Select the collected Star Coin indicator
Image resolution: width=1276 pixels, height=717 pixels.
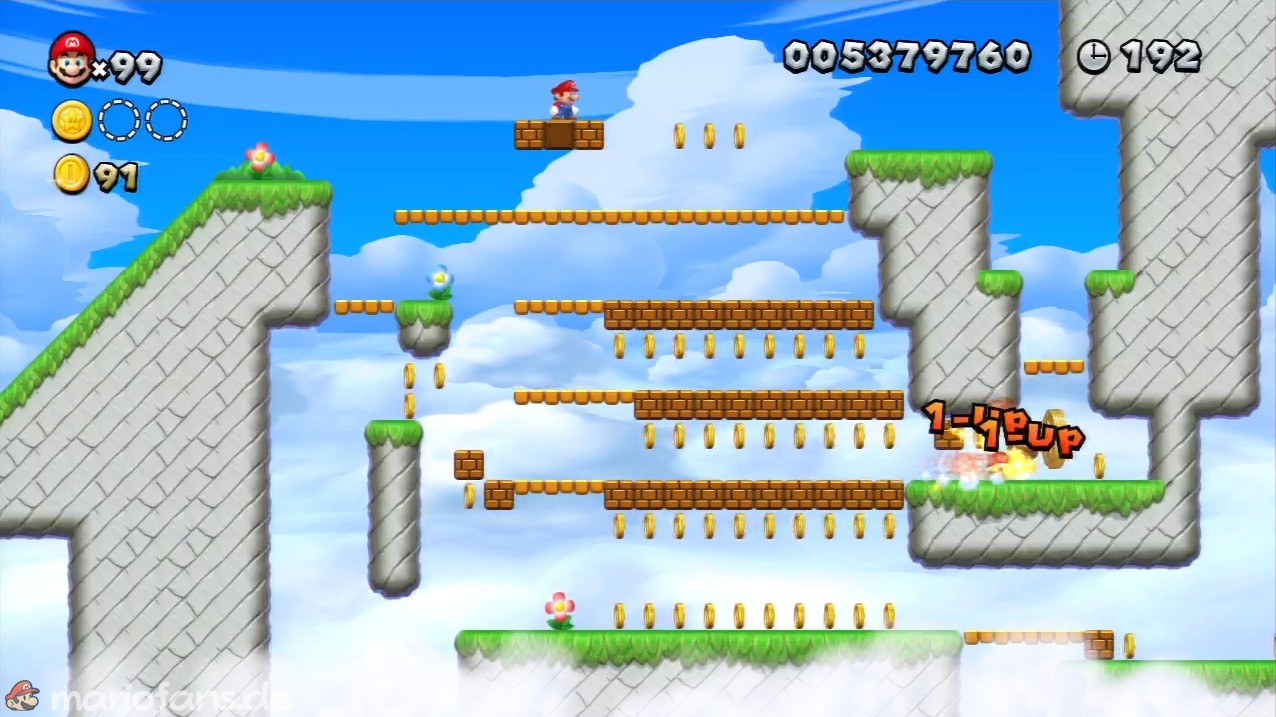[72, 121]
